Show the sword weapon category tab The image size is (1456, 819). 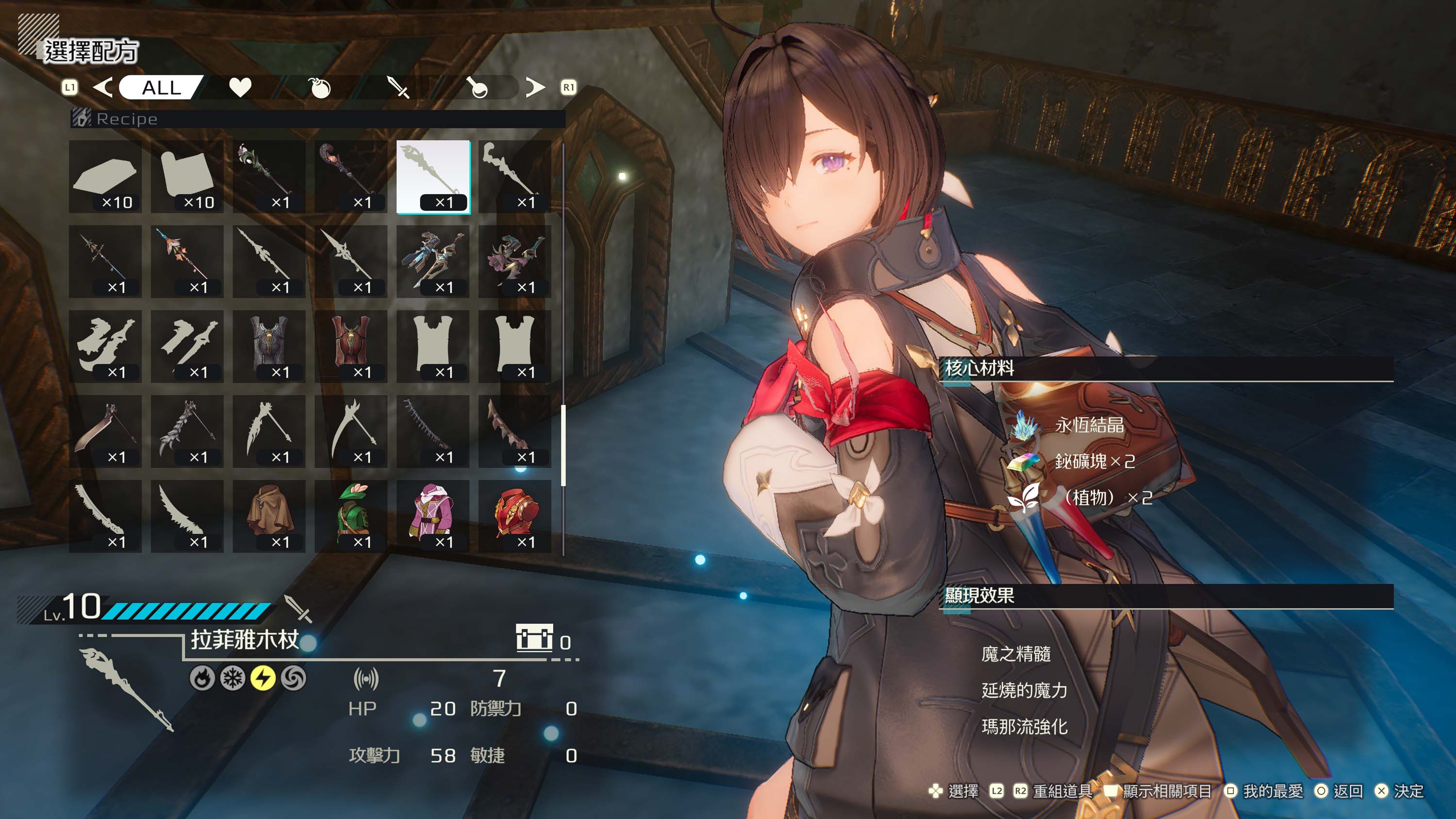[398, 88]
